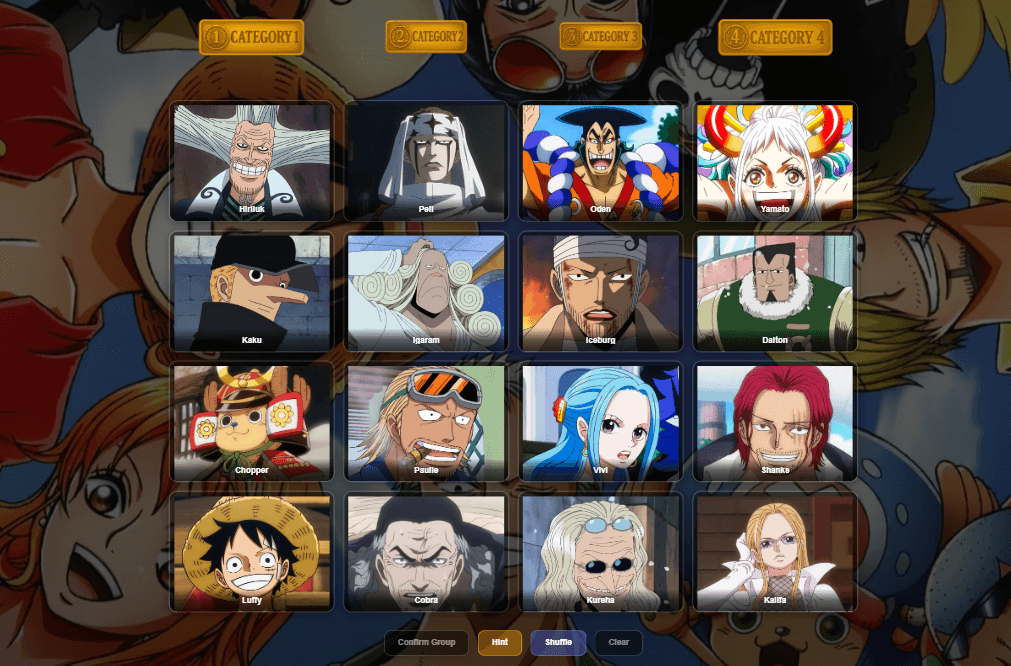Choose the Igaram tile
The width and height of the screenshot is (1011, 666).
click(426, 292)
